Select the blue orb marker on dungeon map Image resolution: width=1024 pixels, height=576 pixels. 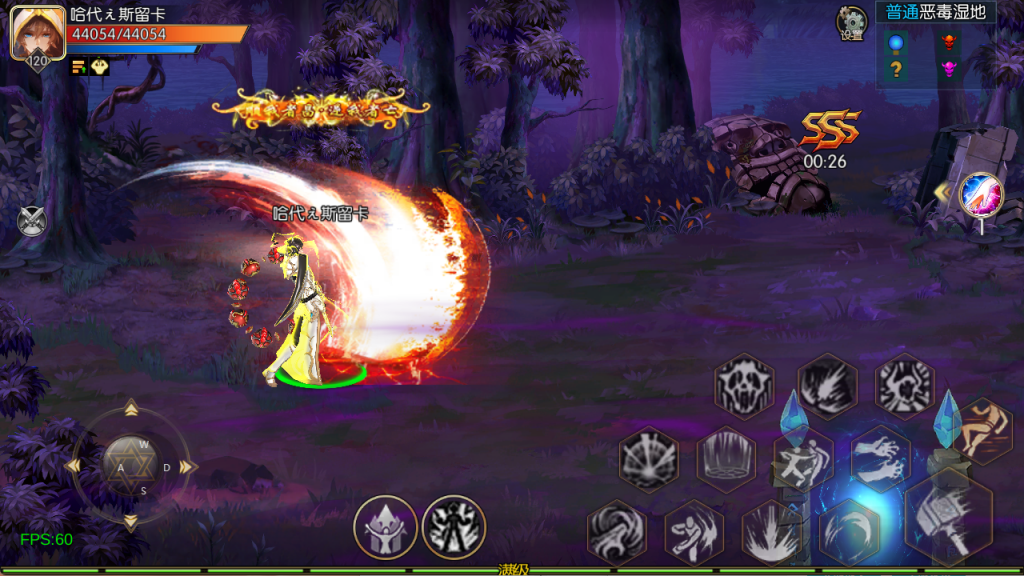896,42
